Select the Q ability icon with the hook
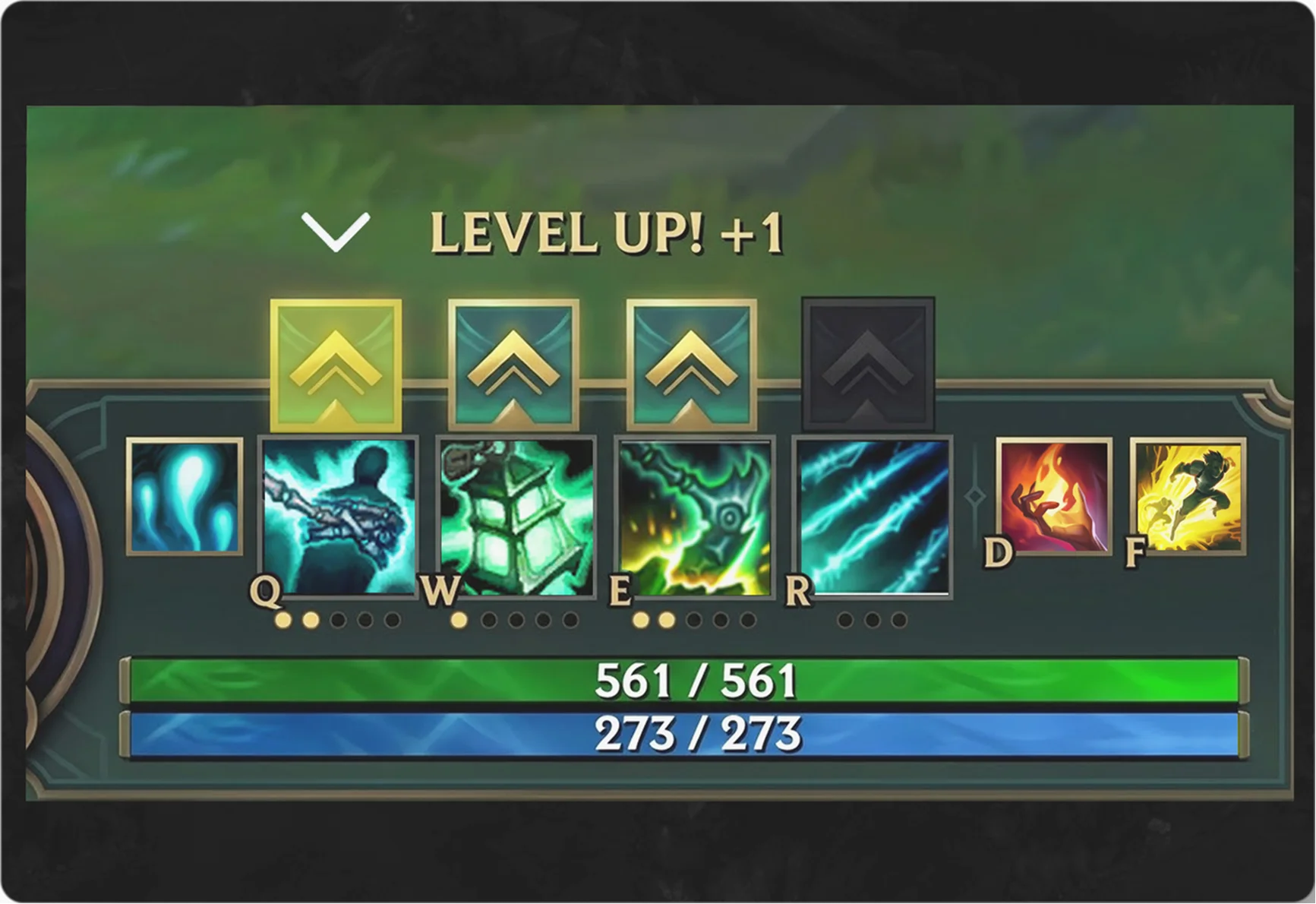 tap(336, 517)
